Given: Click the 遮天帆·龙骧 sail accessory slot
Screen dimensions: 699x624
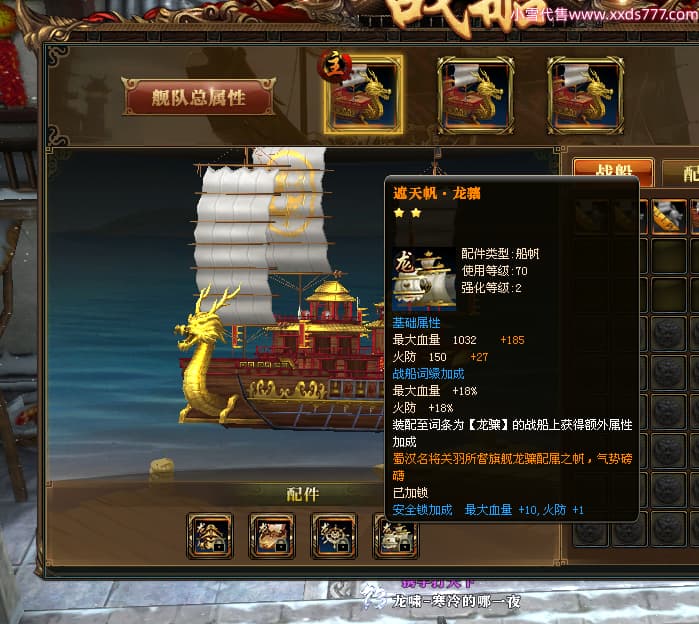Looking at the screenshot, I should coord(396,536).
